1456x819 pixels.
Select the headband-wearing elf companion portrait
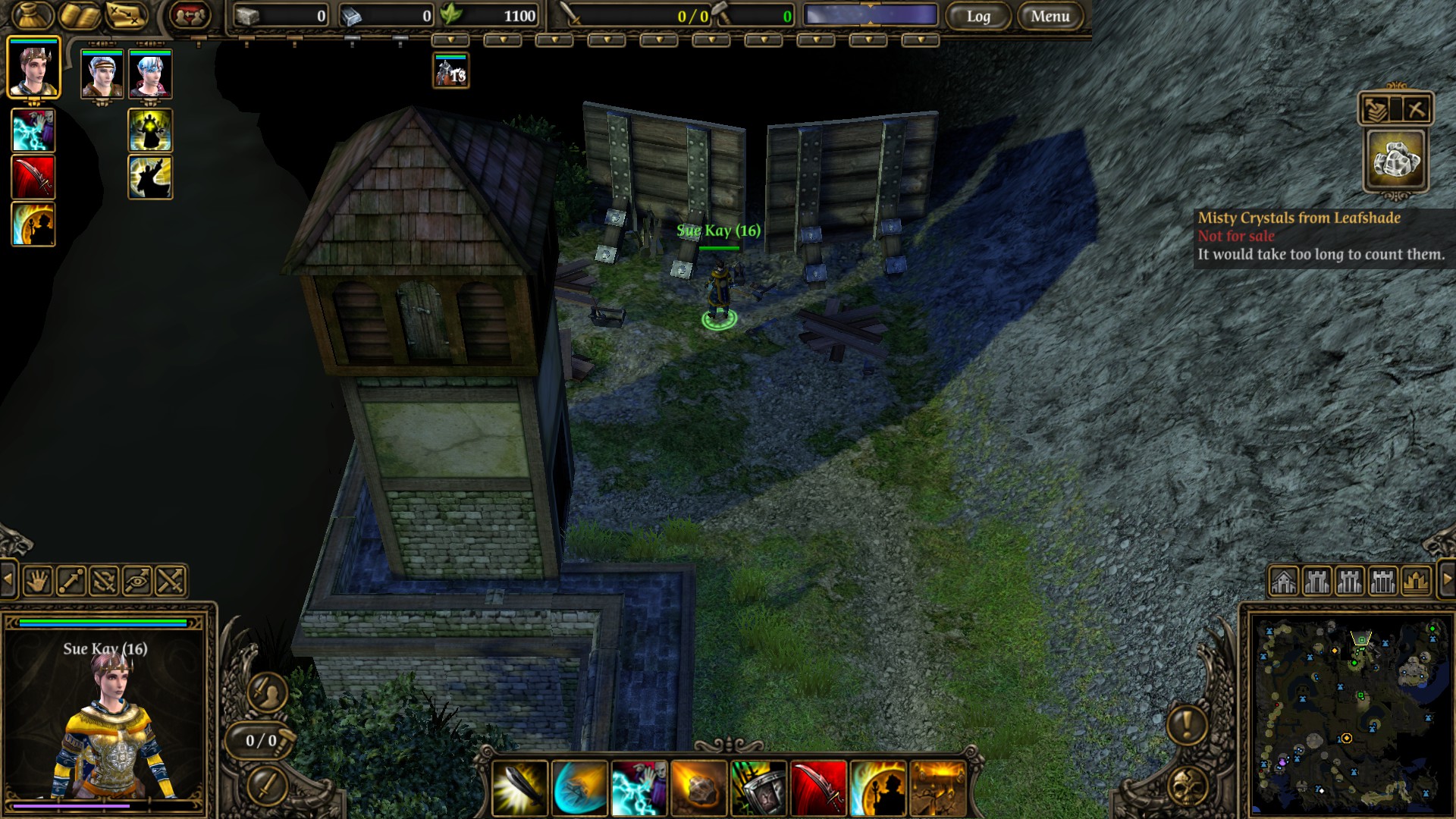point(102,74)
